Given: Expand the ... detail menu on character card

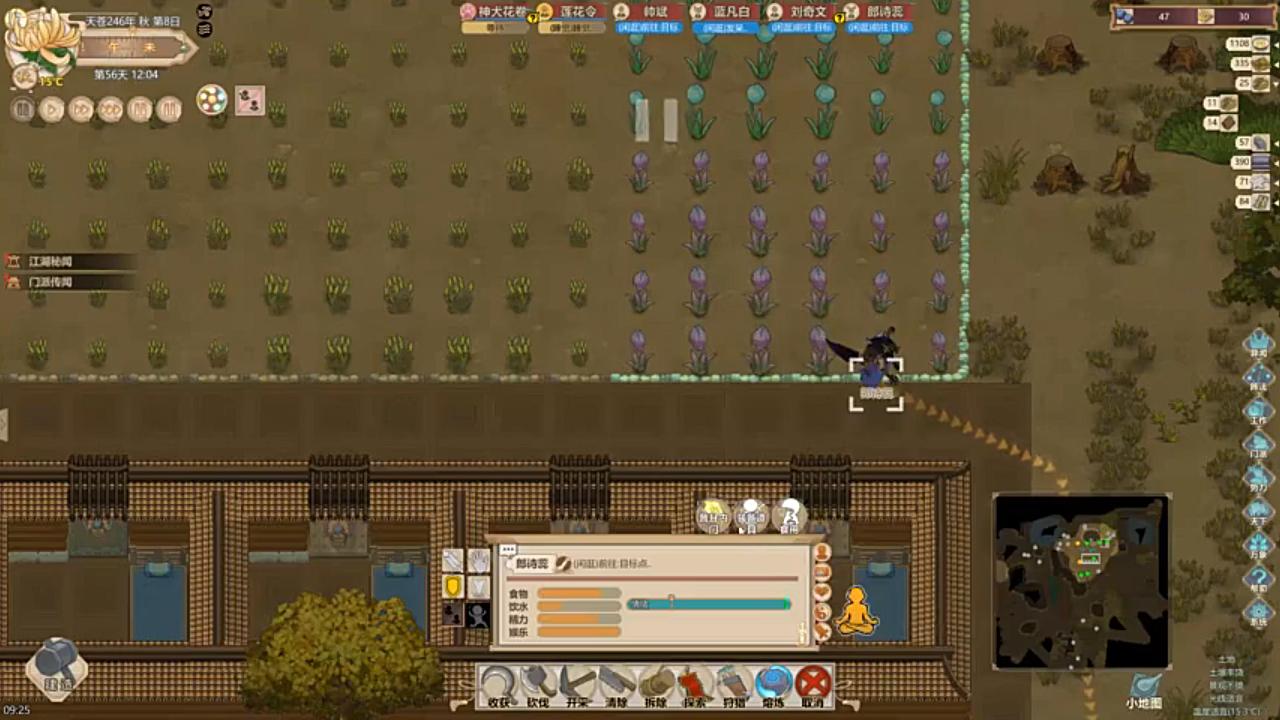Looking at the screenshot, I should (x=509, y=548).
